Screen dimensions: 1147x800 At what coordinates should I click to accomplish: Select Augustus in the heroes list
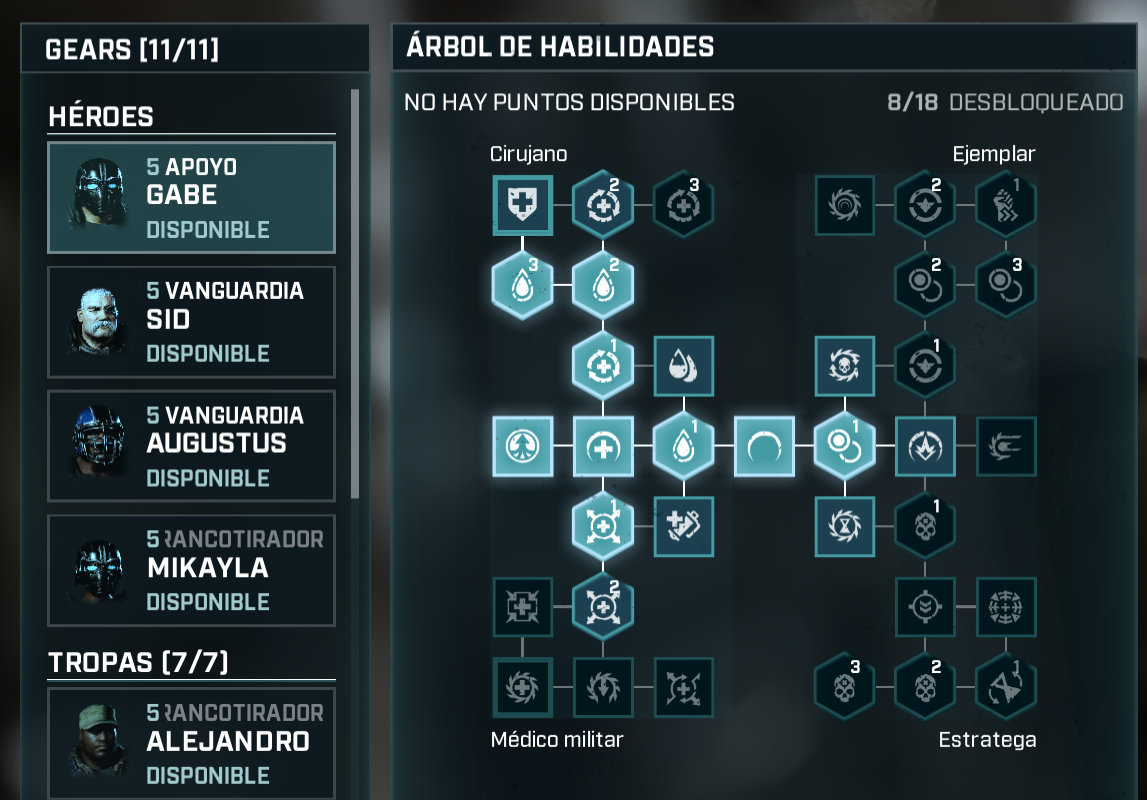point(191,446)
